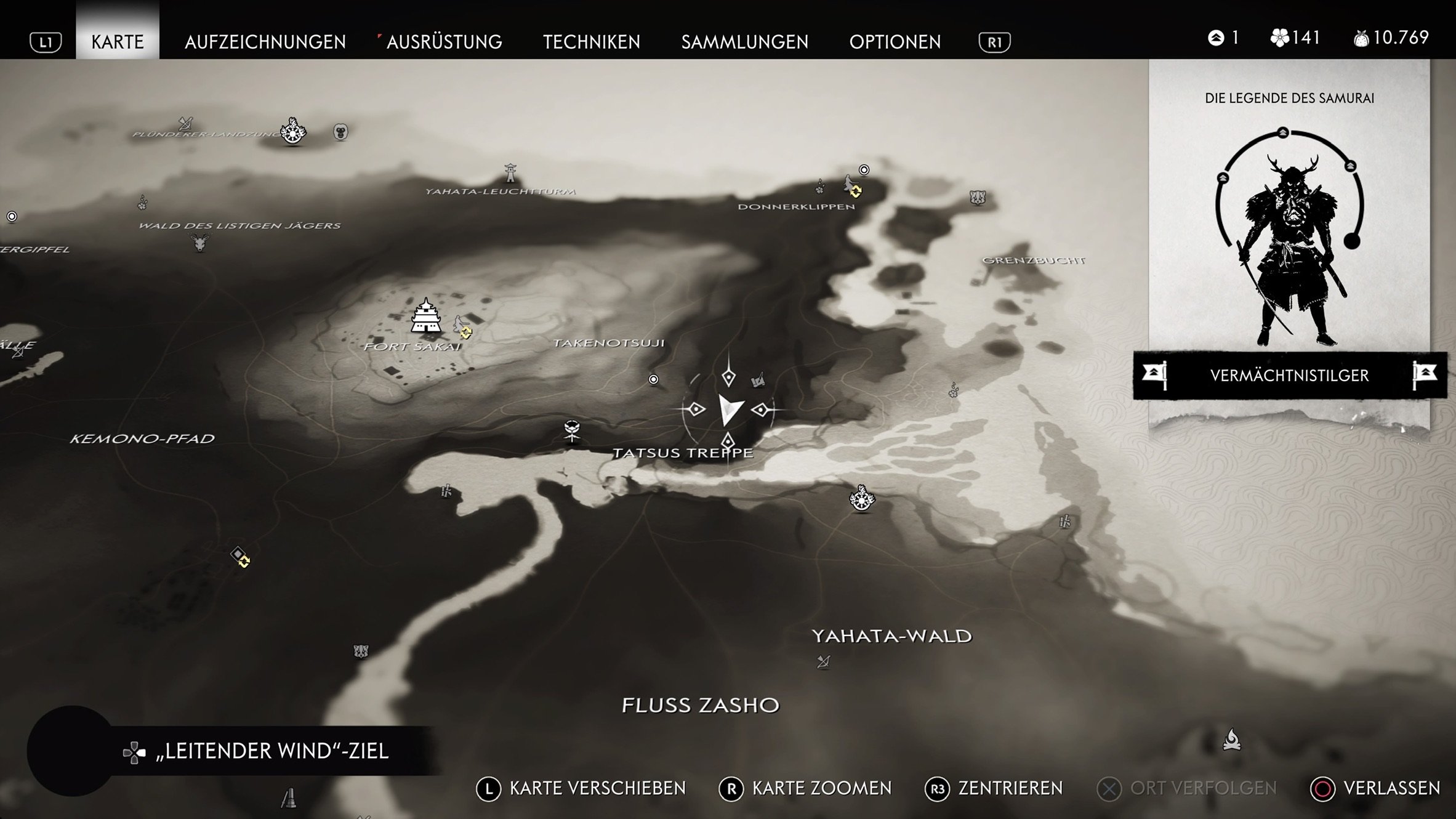Select the campfire marker in the bottom right

pyautogui.click(x=1231, y=740)
